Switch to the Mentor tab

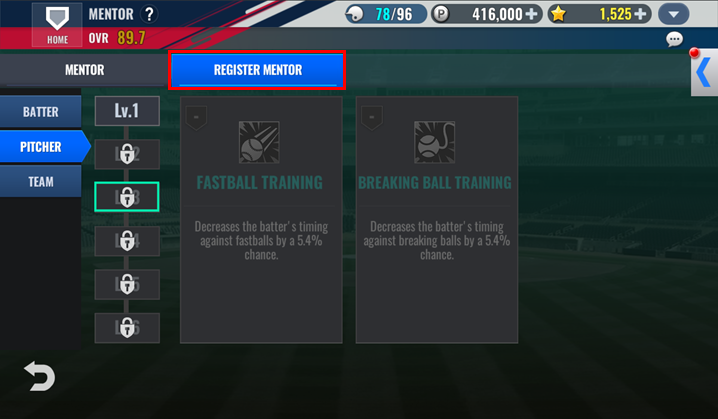point(84,70)
